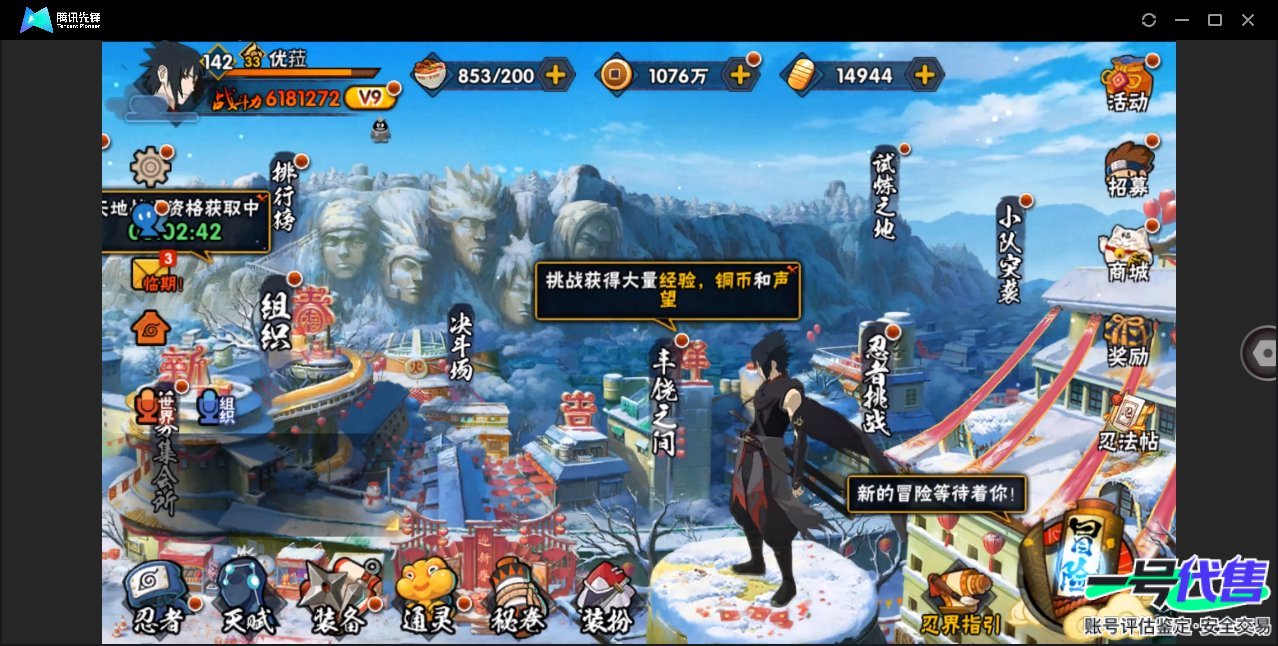
Task: Open the 招募 recruit icon
Action: (x=1128, y=168)
